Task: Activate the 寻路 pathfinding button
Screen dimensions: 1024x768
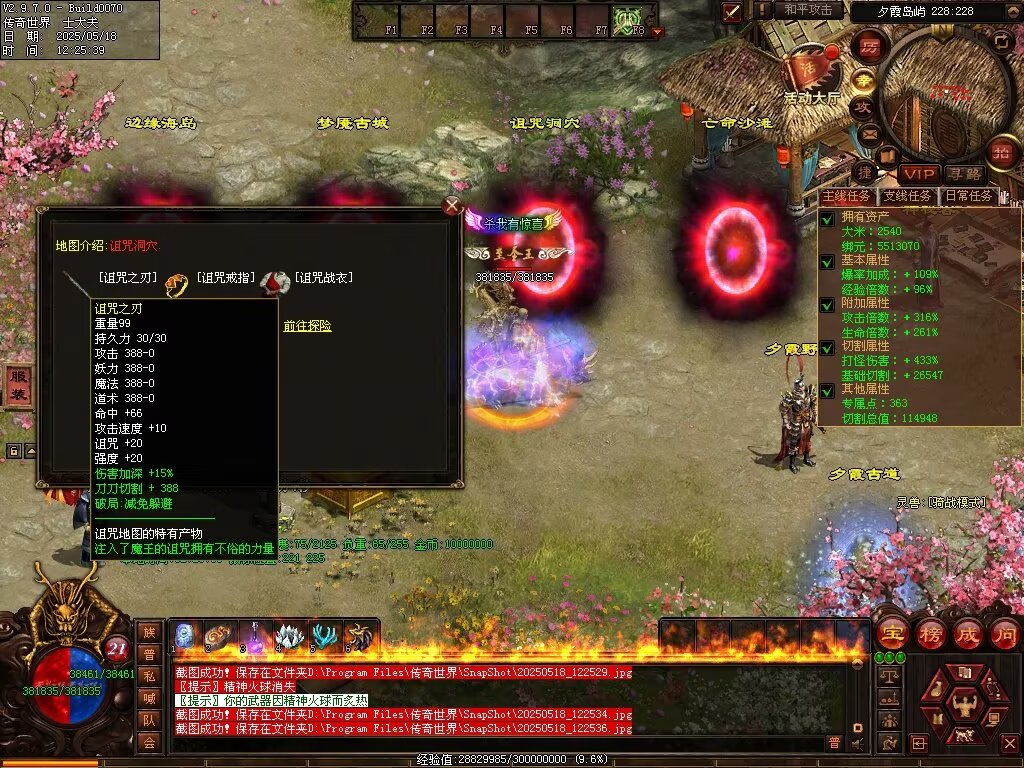Action: tap(964, 174)
